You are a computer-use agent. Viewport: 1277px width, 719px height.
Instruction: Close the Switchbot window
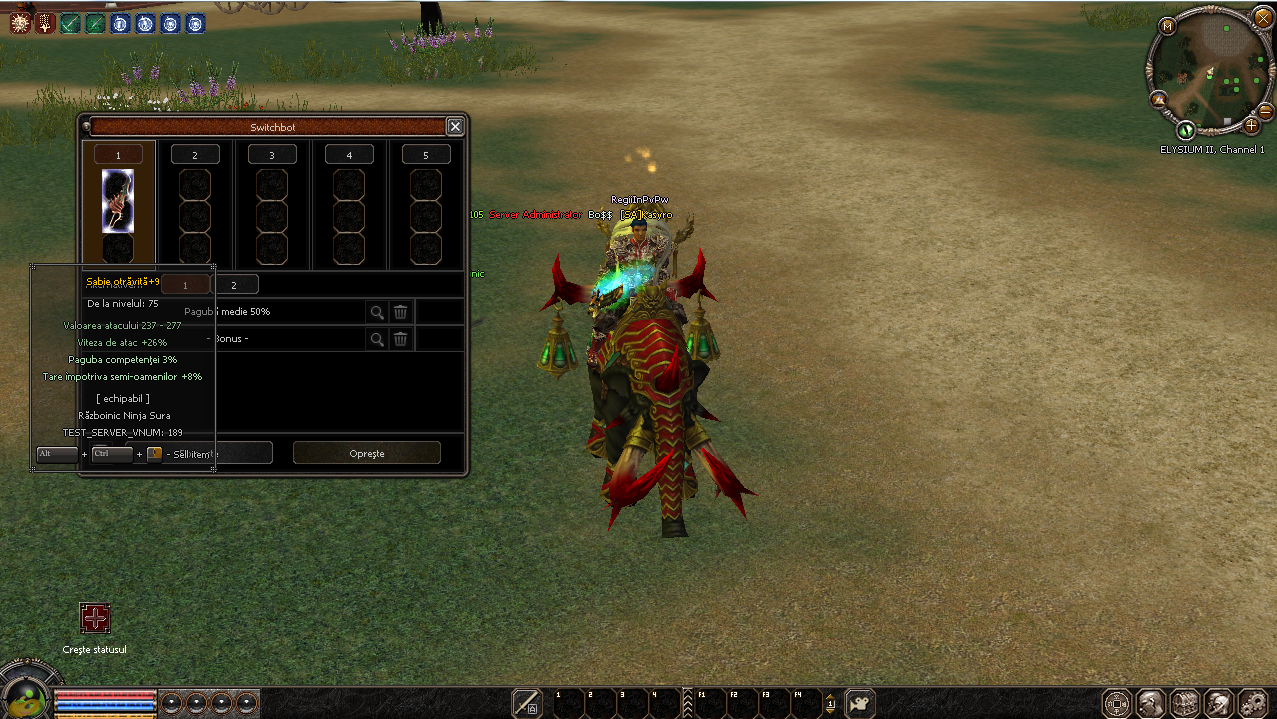(455, 127)
